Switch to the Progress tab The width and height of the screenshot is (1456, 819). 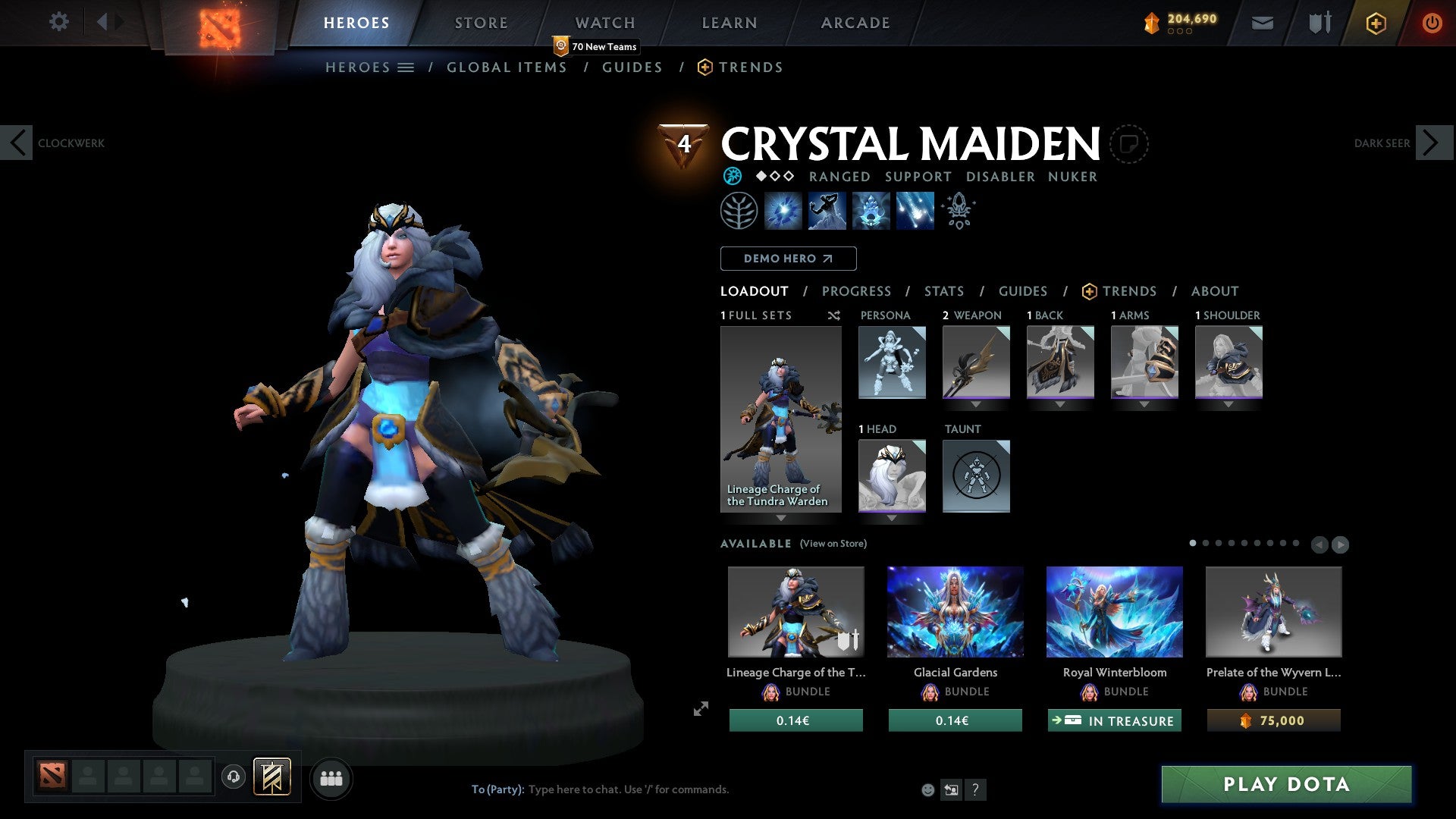click(x=856, y=290)
